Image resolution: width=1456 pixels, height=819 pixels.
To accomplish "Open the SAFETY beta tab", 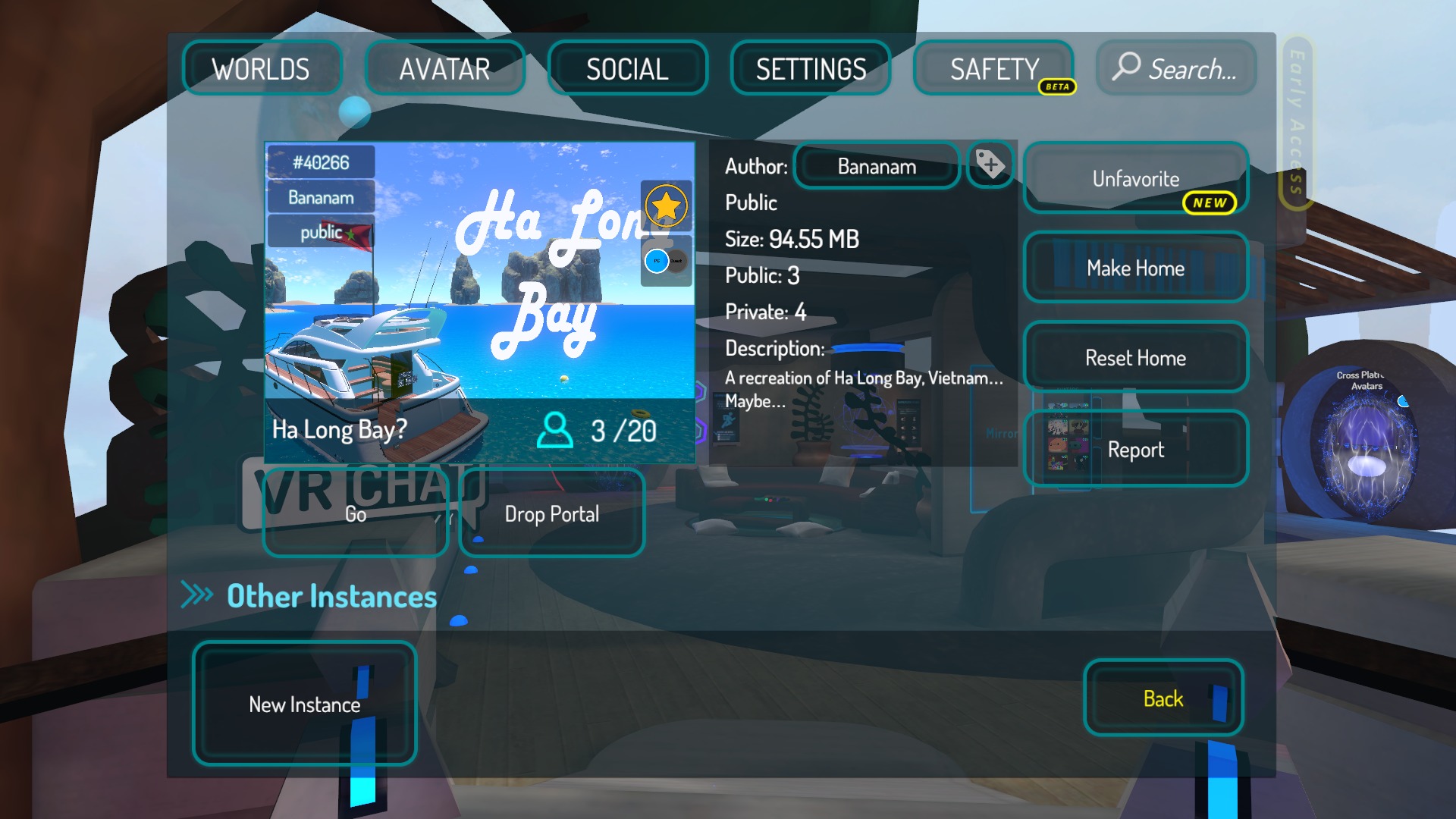I will pyautogui.click(x=994, y=69).
